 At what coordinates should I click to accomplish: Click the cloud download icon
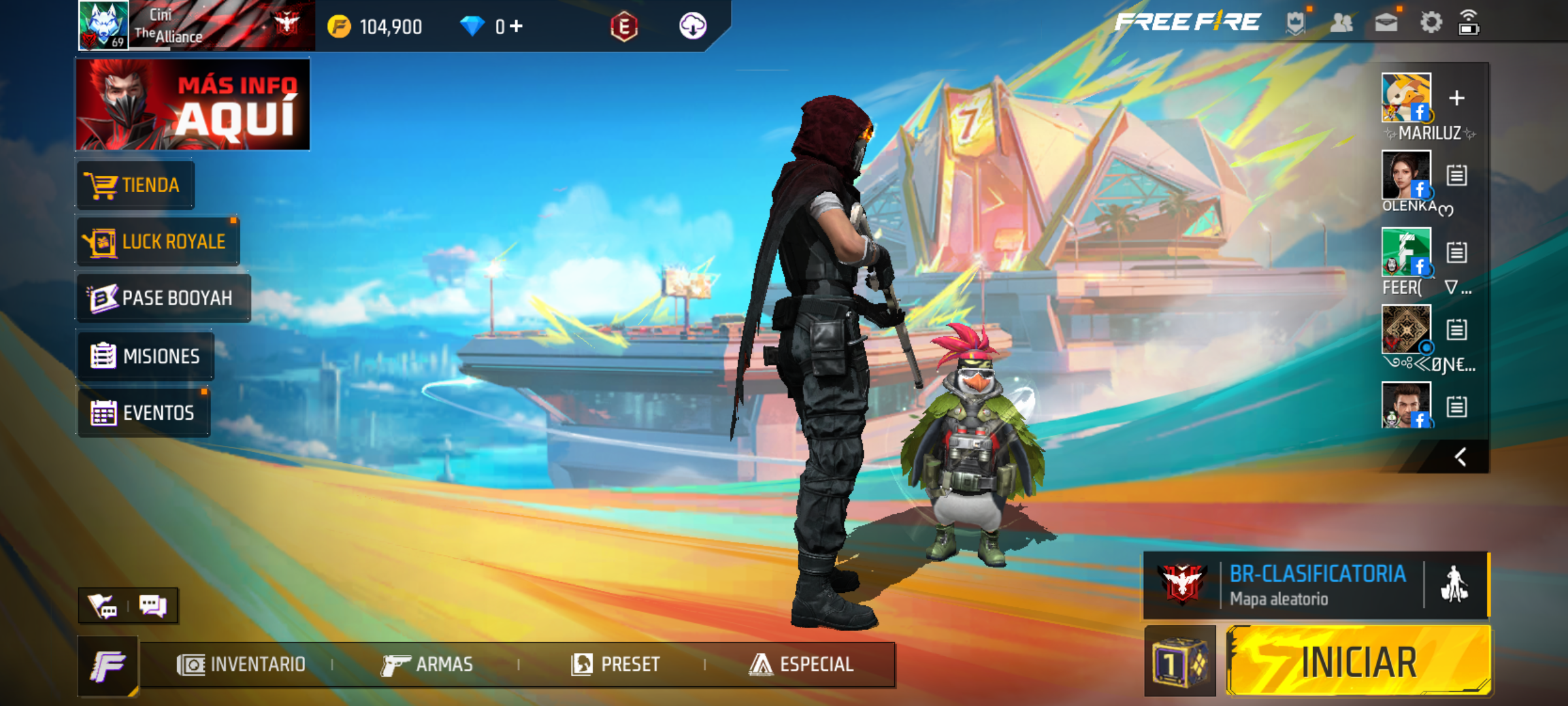click(x=693, y=26)
